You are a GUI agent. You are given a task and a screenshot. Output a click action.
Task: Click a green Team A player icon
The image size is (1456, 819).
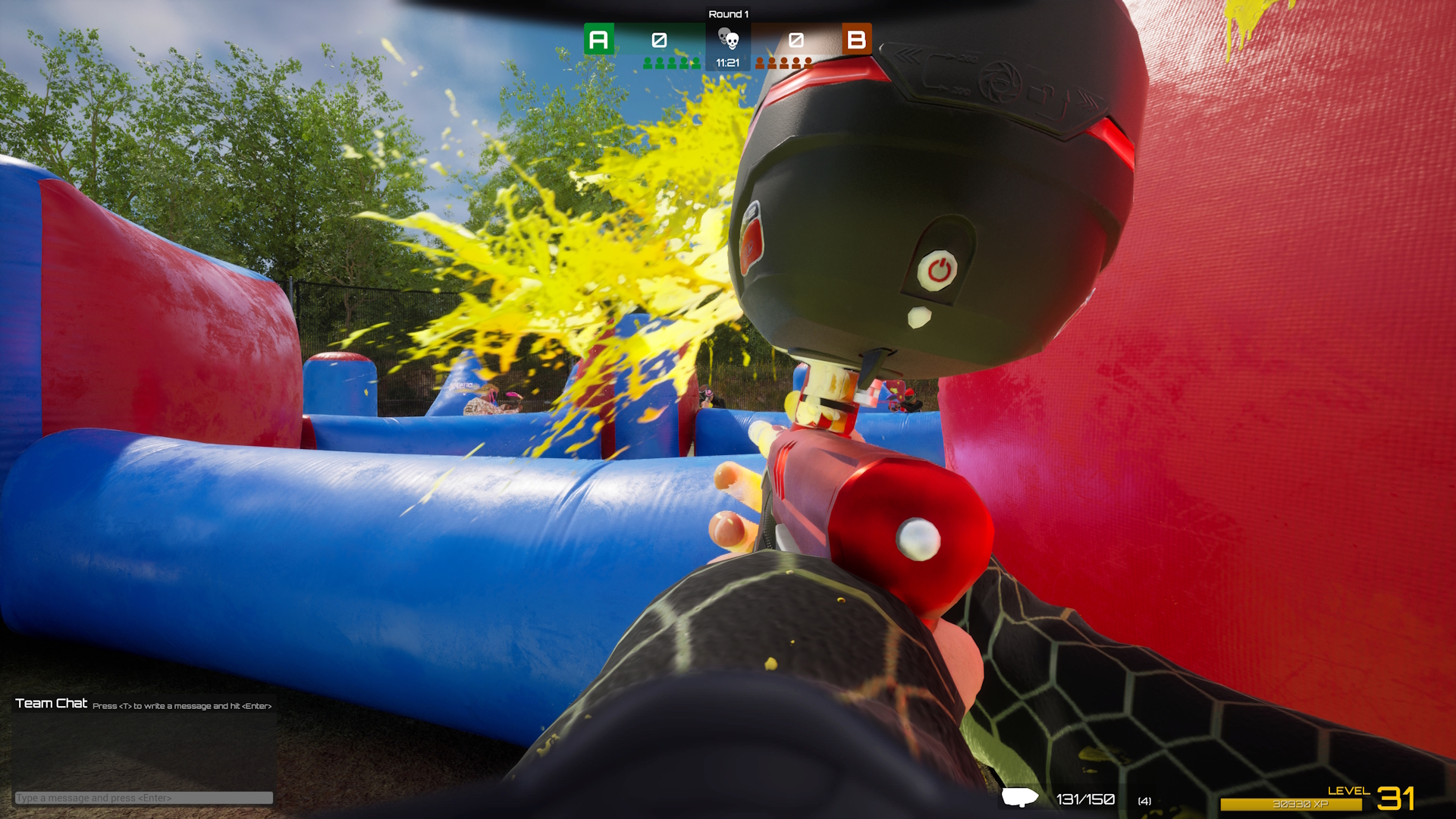tap(673, 64)
